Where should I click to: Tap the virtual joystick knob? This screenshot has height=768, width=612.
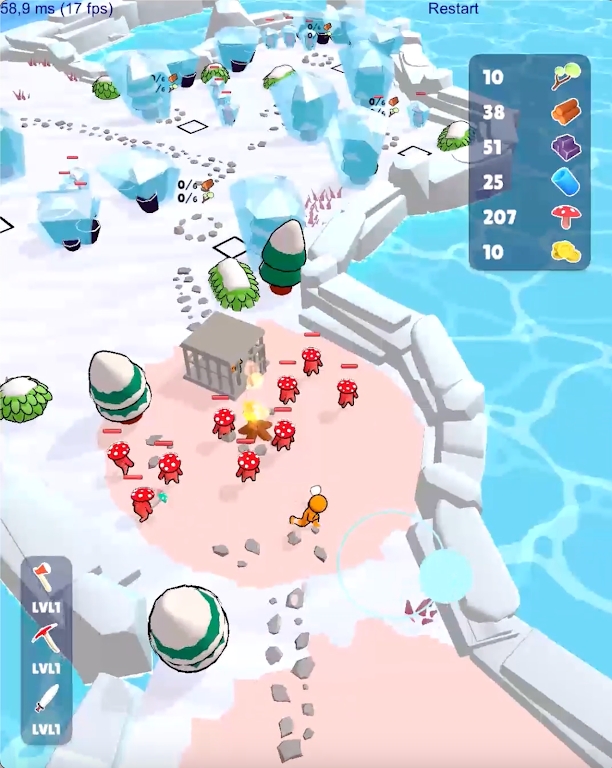point(444,575)
